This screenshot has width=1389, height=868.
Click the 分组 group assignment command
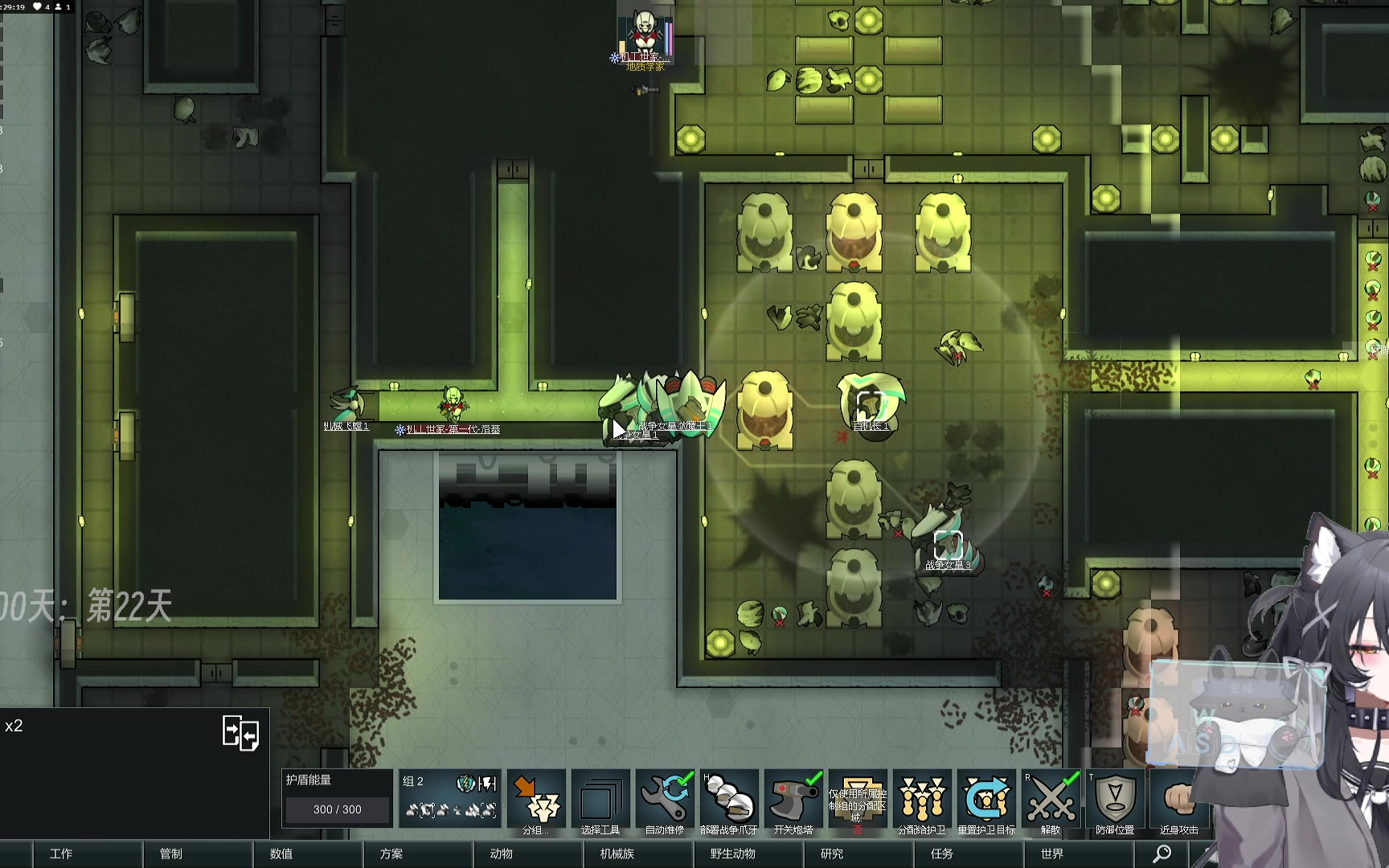point(537,801)
